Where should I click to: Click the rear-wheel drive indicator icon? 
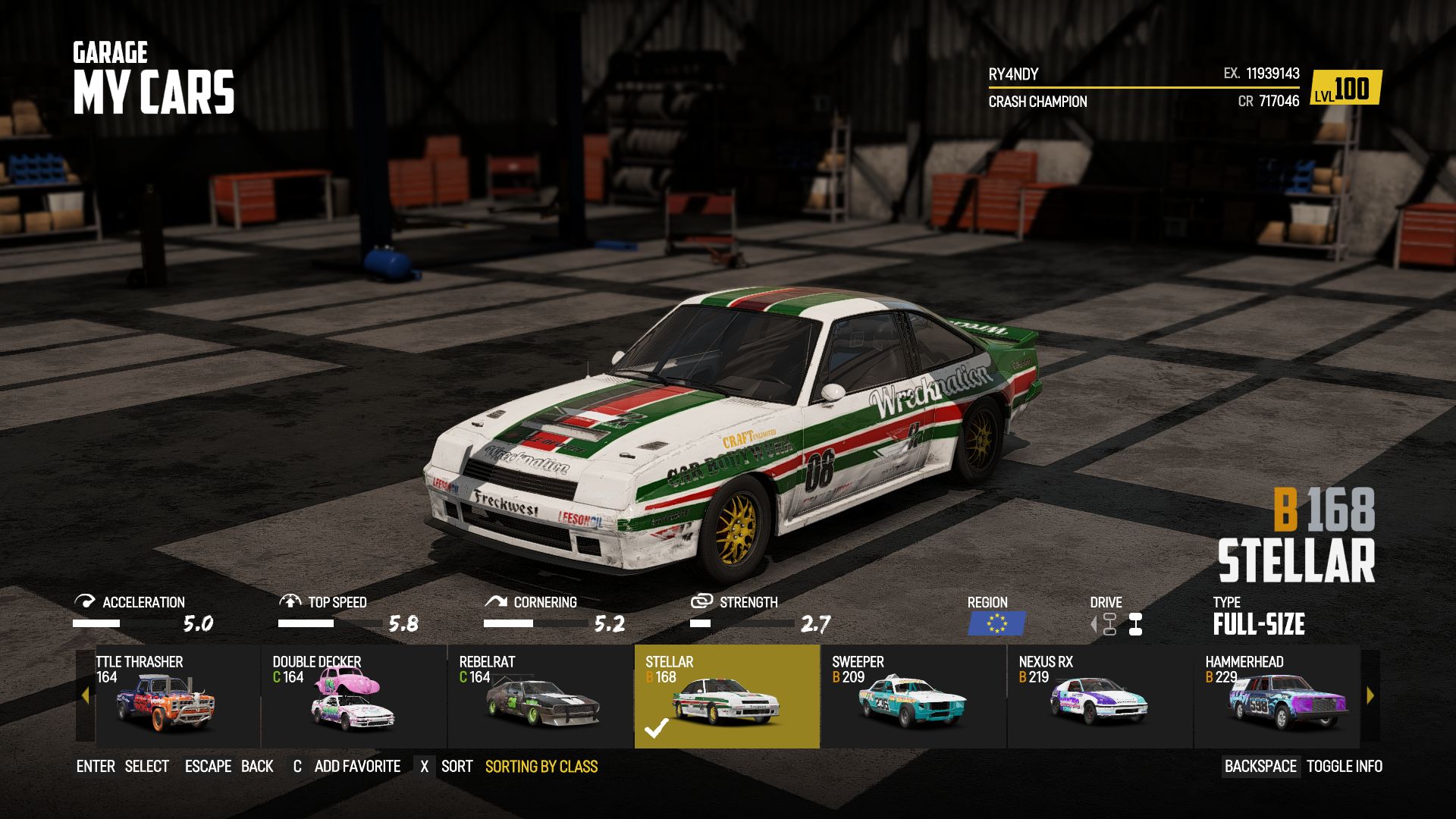1135,622
